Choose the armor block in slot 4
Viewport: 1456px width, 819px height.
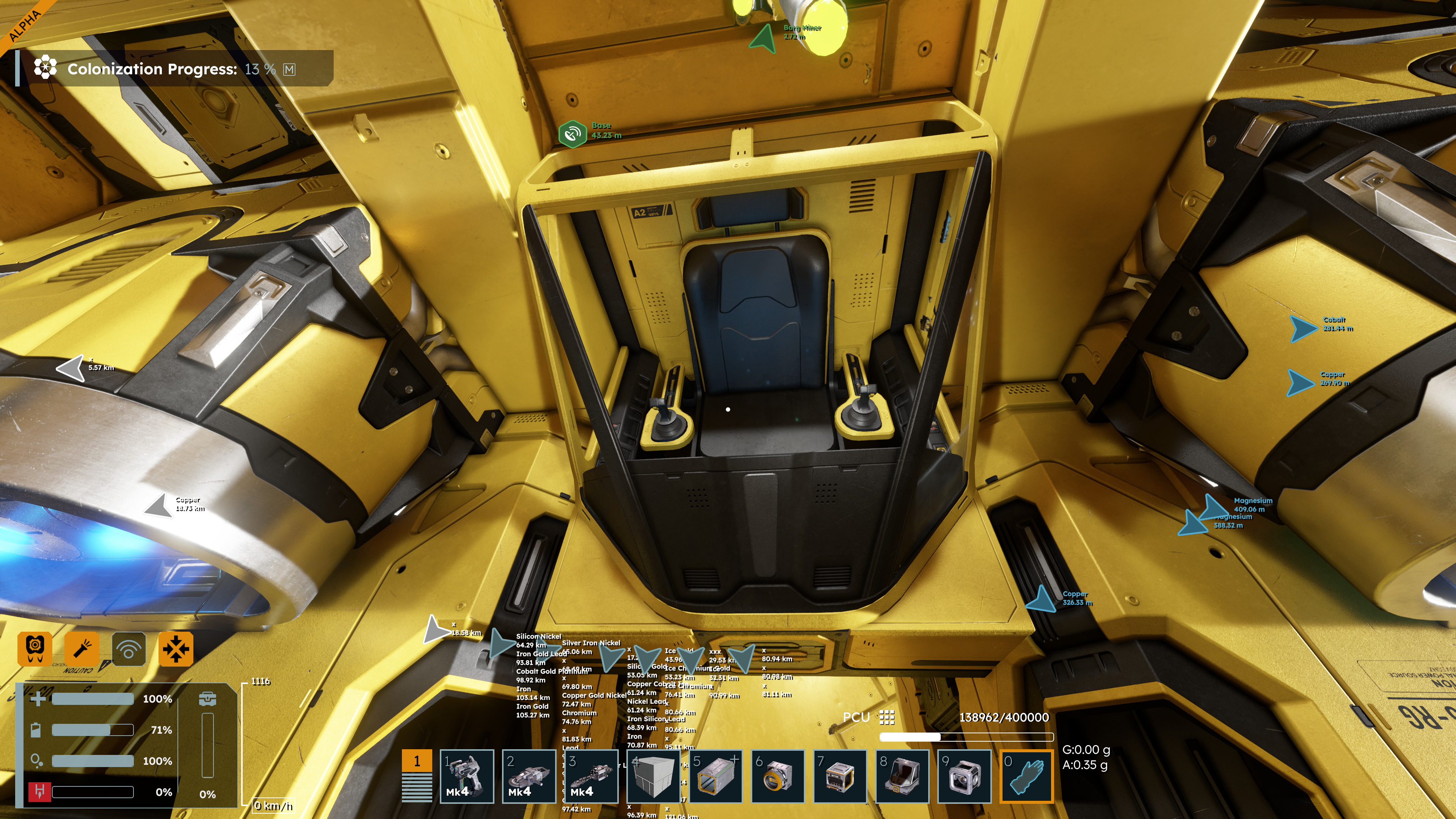click(653, 775)
